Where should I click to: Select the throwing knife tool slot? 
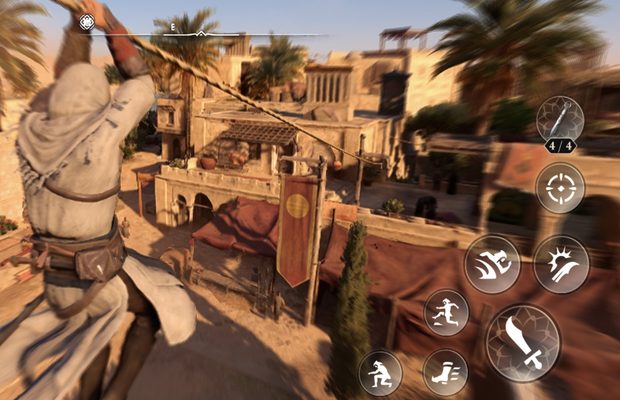pos(560,120)
